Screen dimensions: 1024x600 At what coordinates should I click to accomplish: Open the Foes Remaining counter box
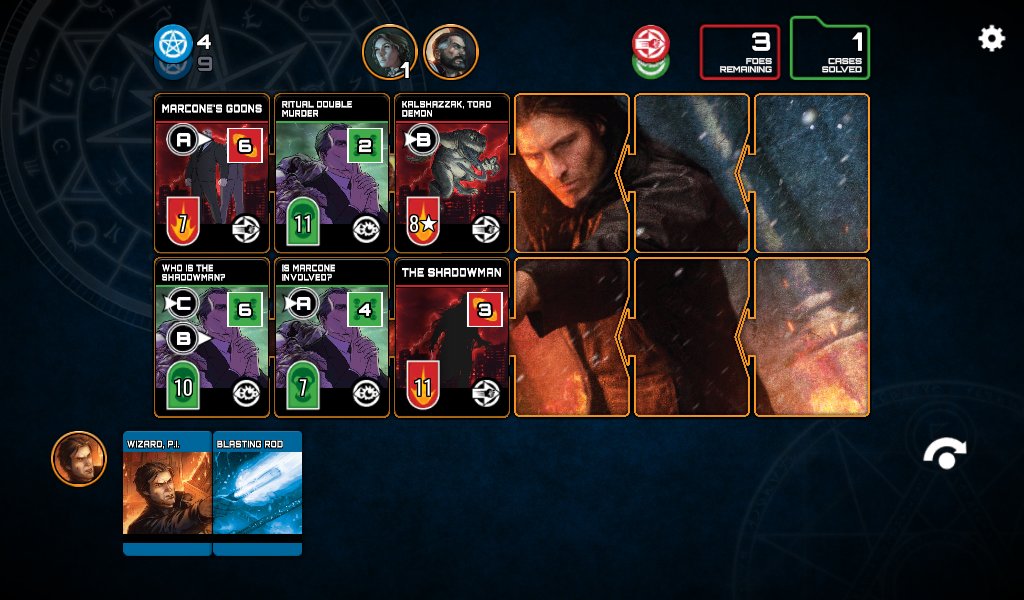coord(739,52)
